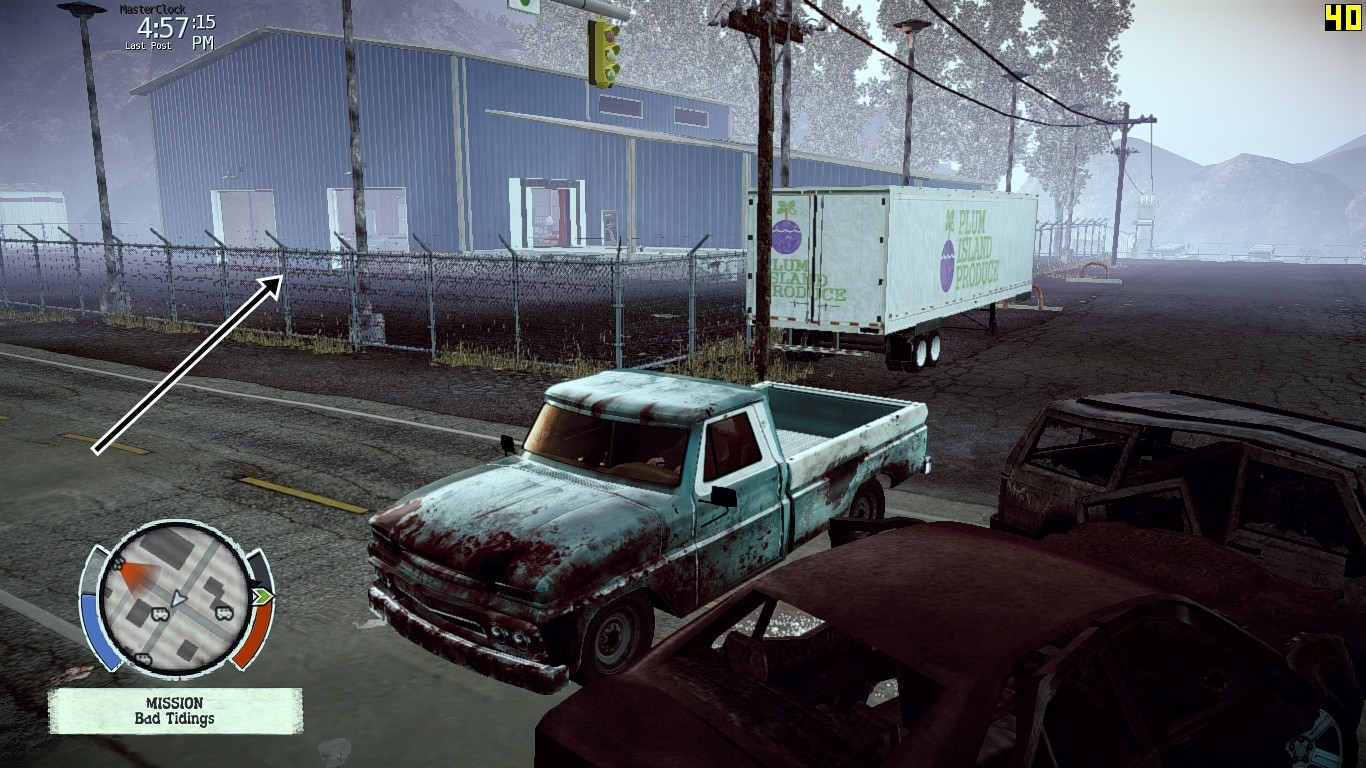
Task: Select the white player arrow on the minimap
Action: [178, 598]
